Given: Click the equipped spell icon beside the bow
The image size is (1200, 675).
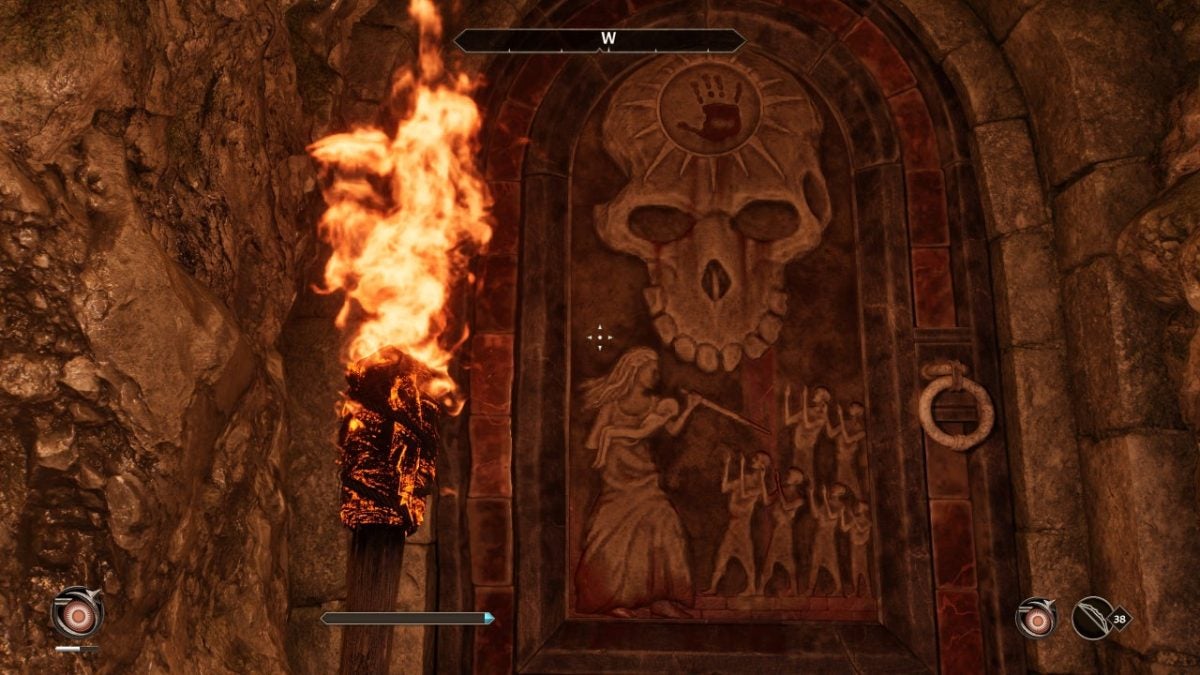Looking at the screenshot, I should 1037,617.
